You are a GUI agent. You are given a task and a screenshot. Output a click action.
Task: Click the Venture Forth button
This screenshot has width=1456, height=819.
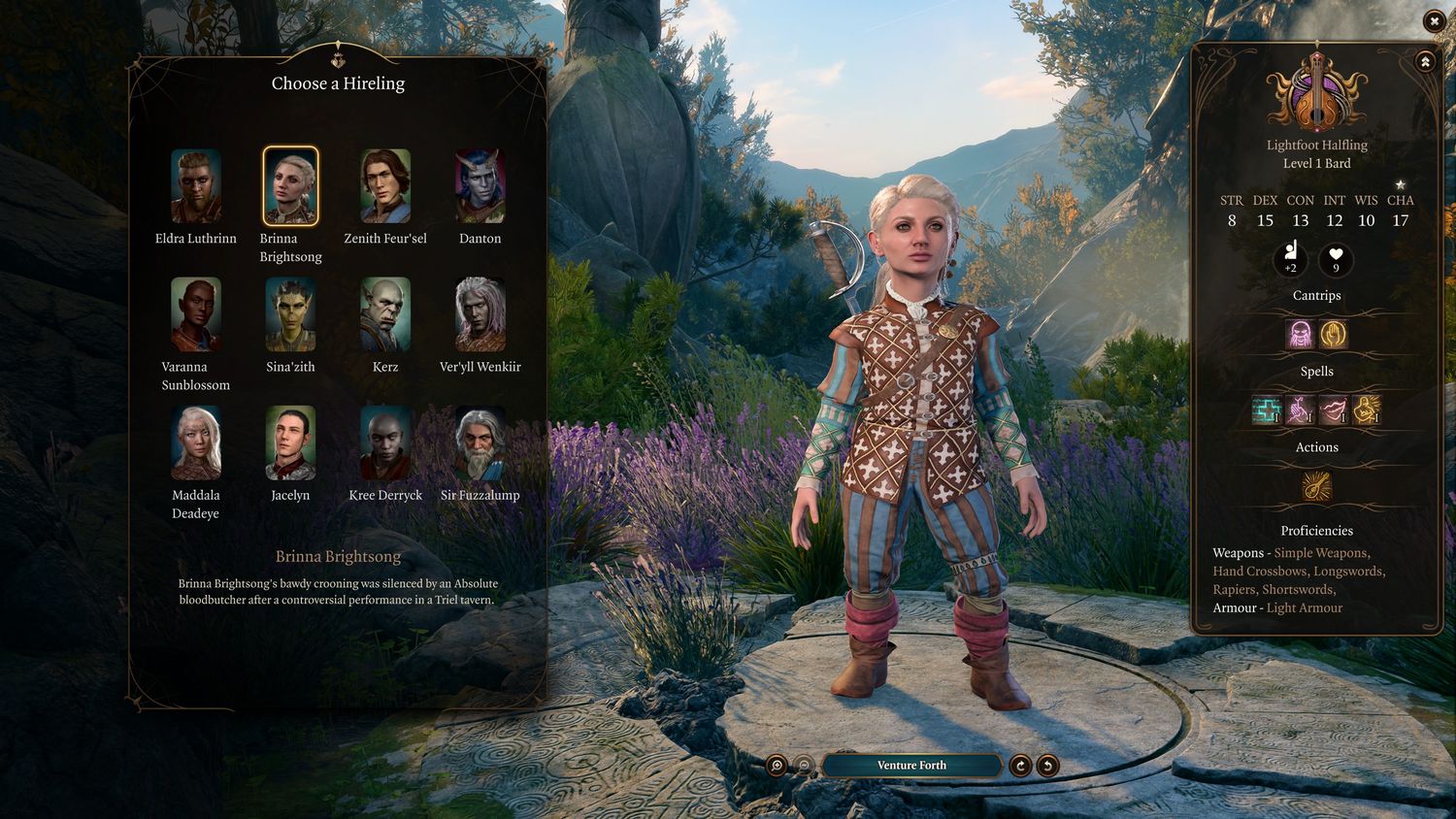tap(911, 766)
